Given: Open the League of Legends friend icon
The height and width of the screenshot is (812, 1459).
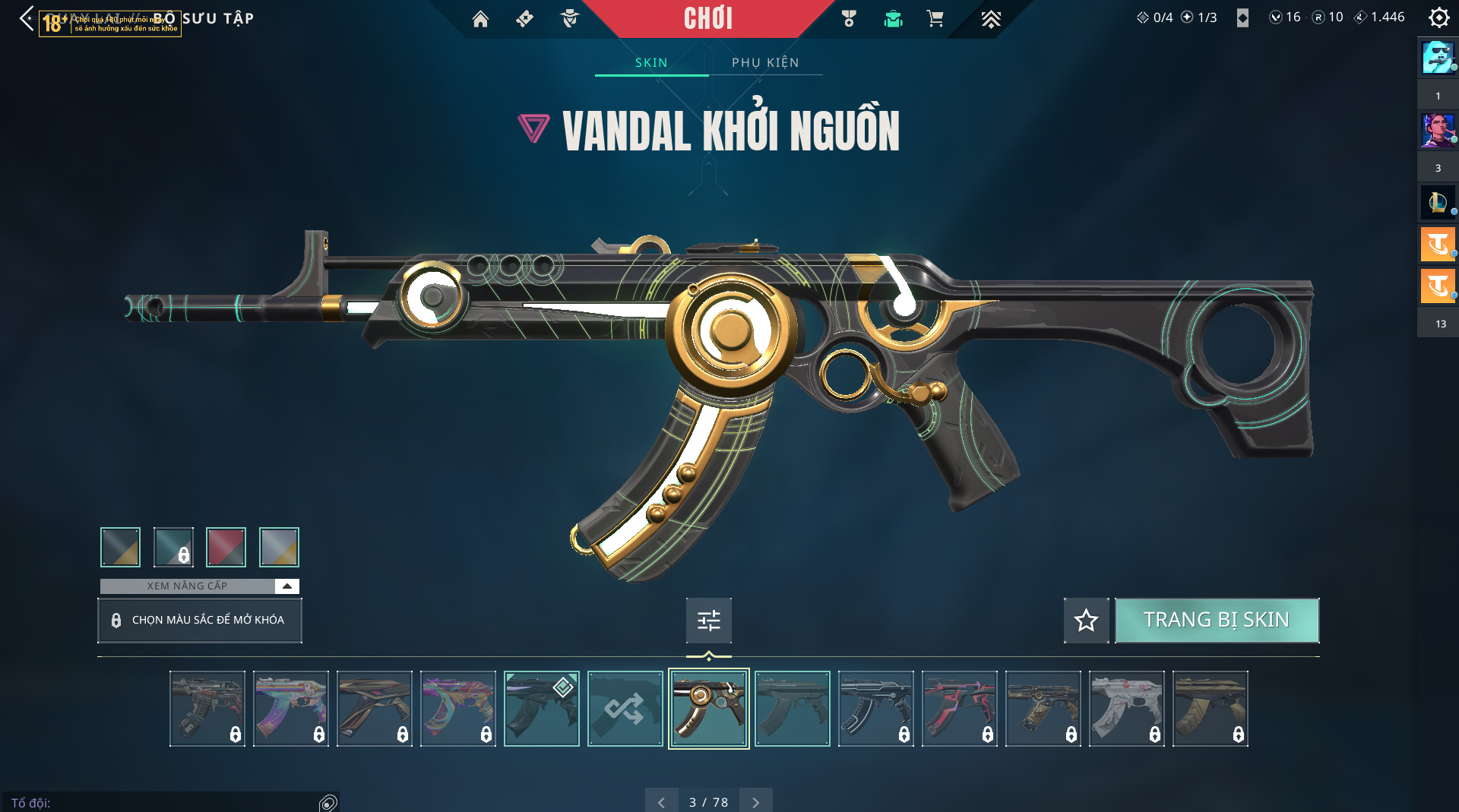Looking at the screenshot, I should [x=1437, y=203].
